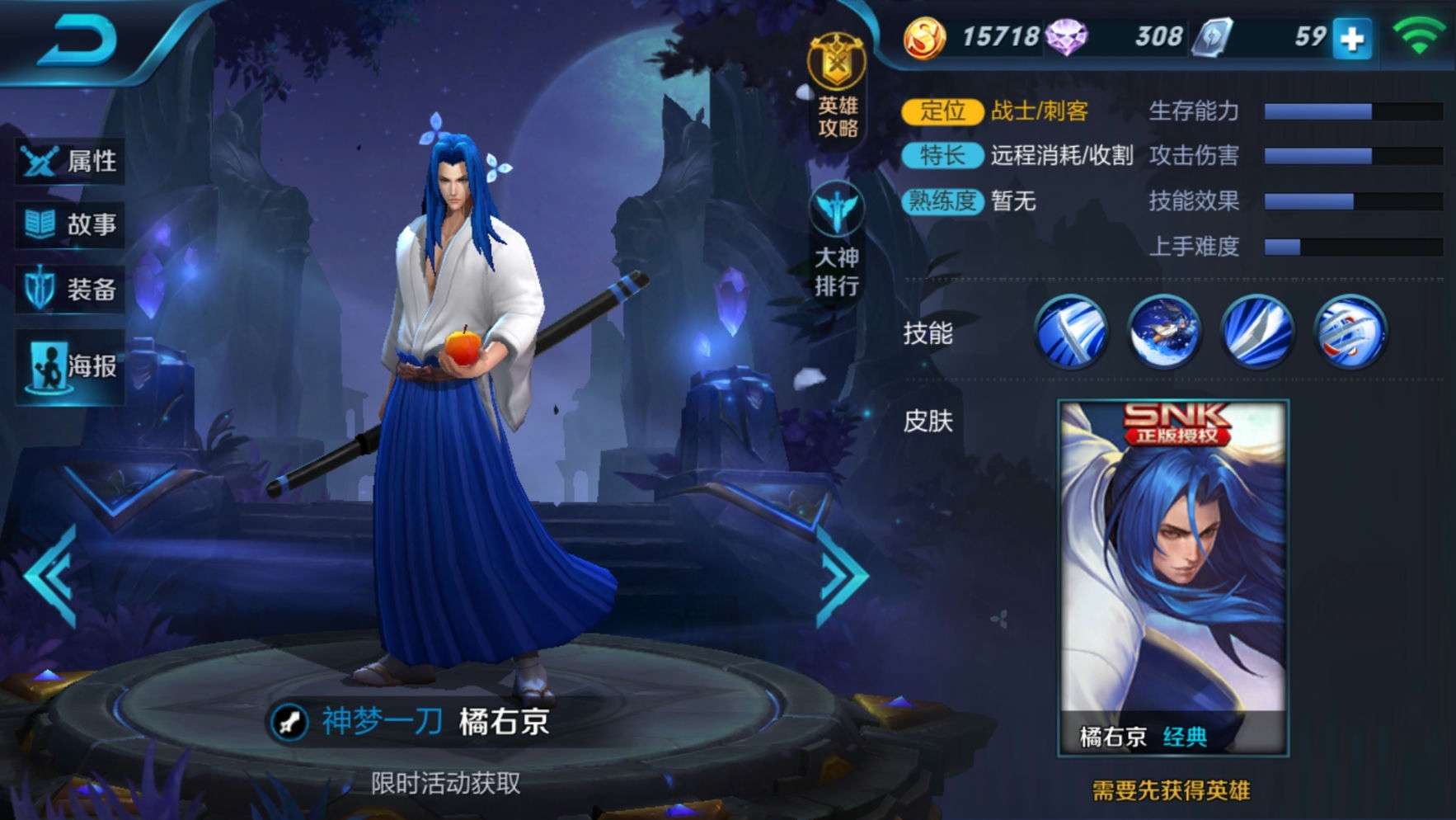Show the previous hero with left arrow
The height and width of the screenshot is (820, 1456).
click(x=51, y=577)
